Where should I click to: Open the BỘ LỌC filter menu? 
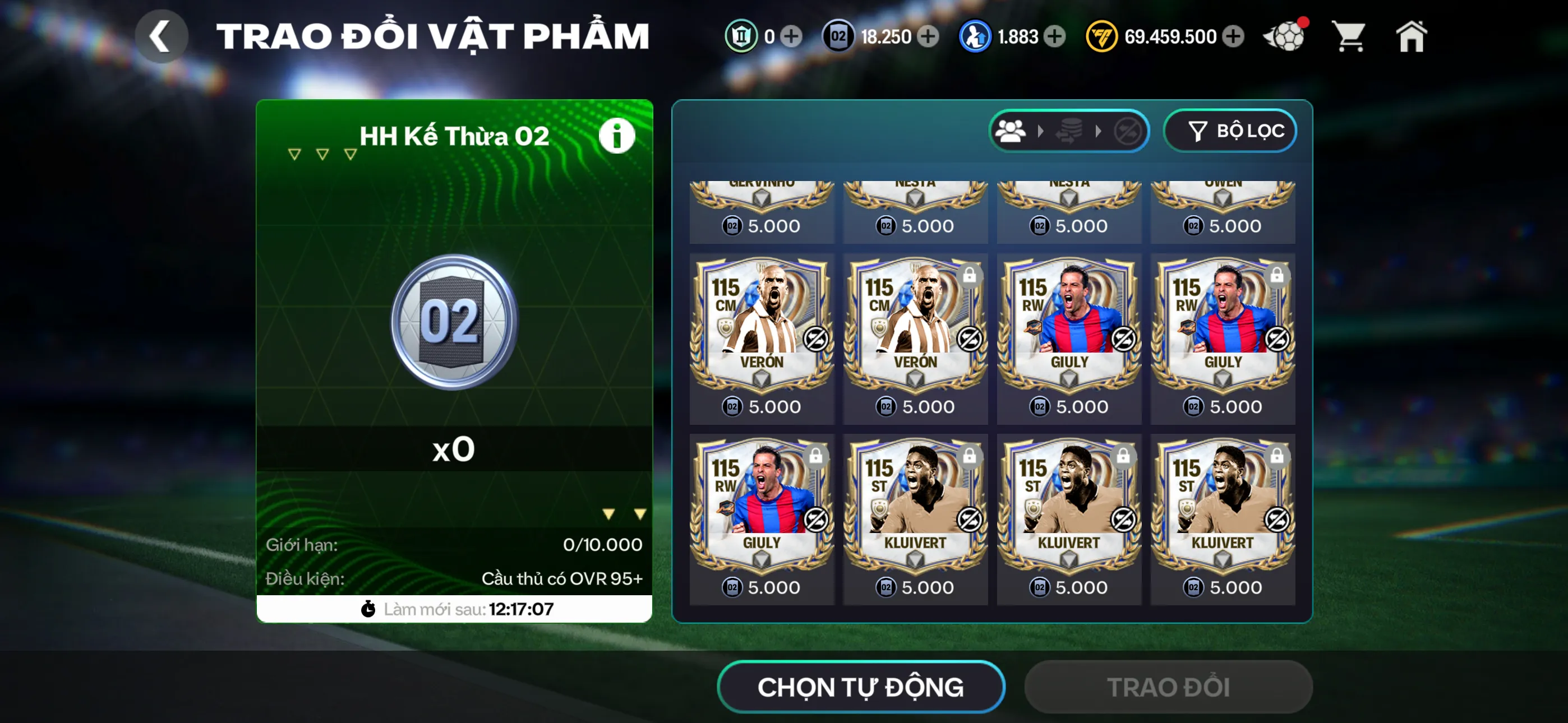(1230, 129)
